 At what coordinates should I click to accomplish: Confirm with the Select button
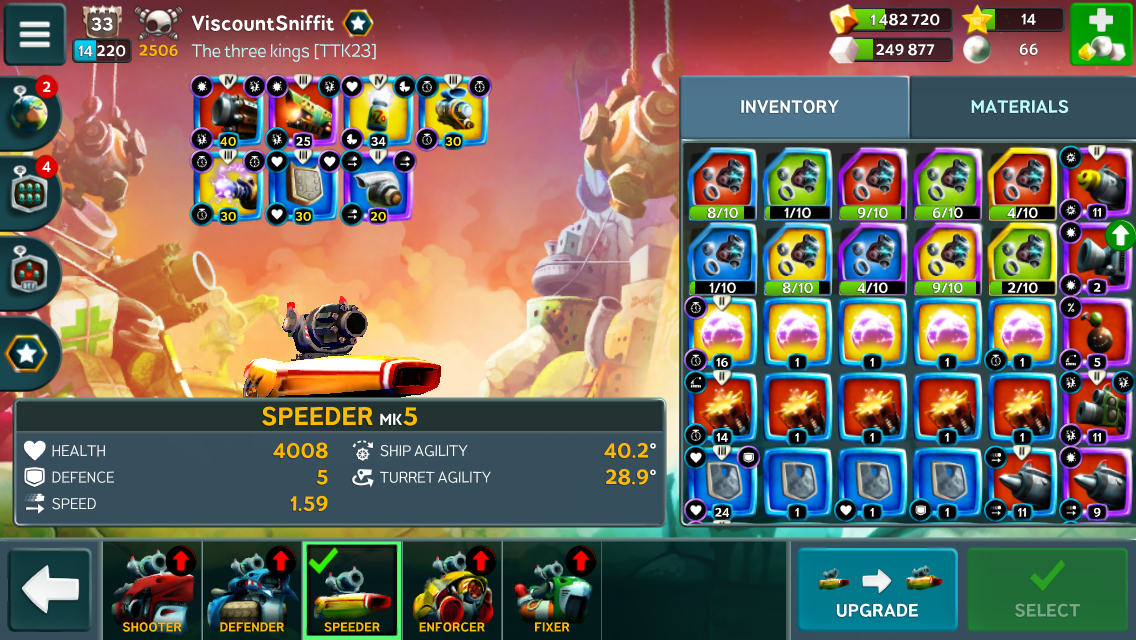tap(1046, 590)
